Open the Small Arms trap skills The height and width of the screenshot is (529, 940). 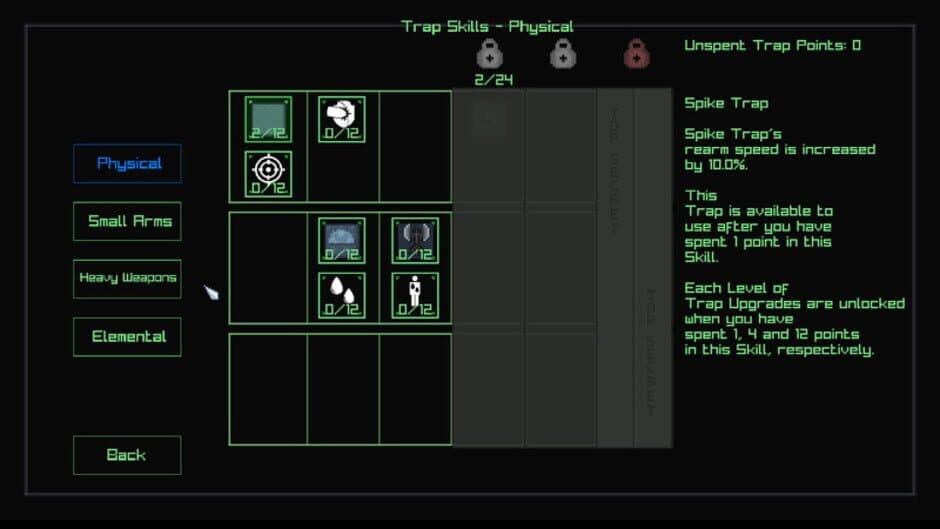coord(127,221)
